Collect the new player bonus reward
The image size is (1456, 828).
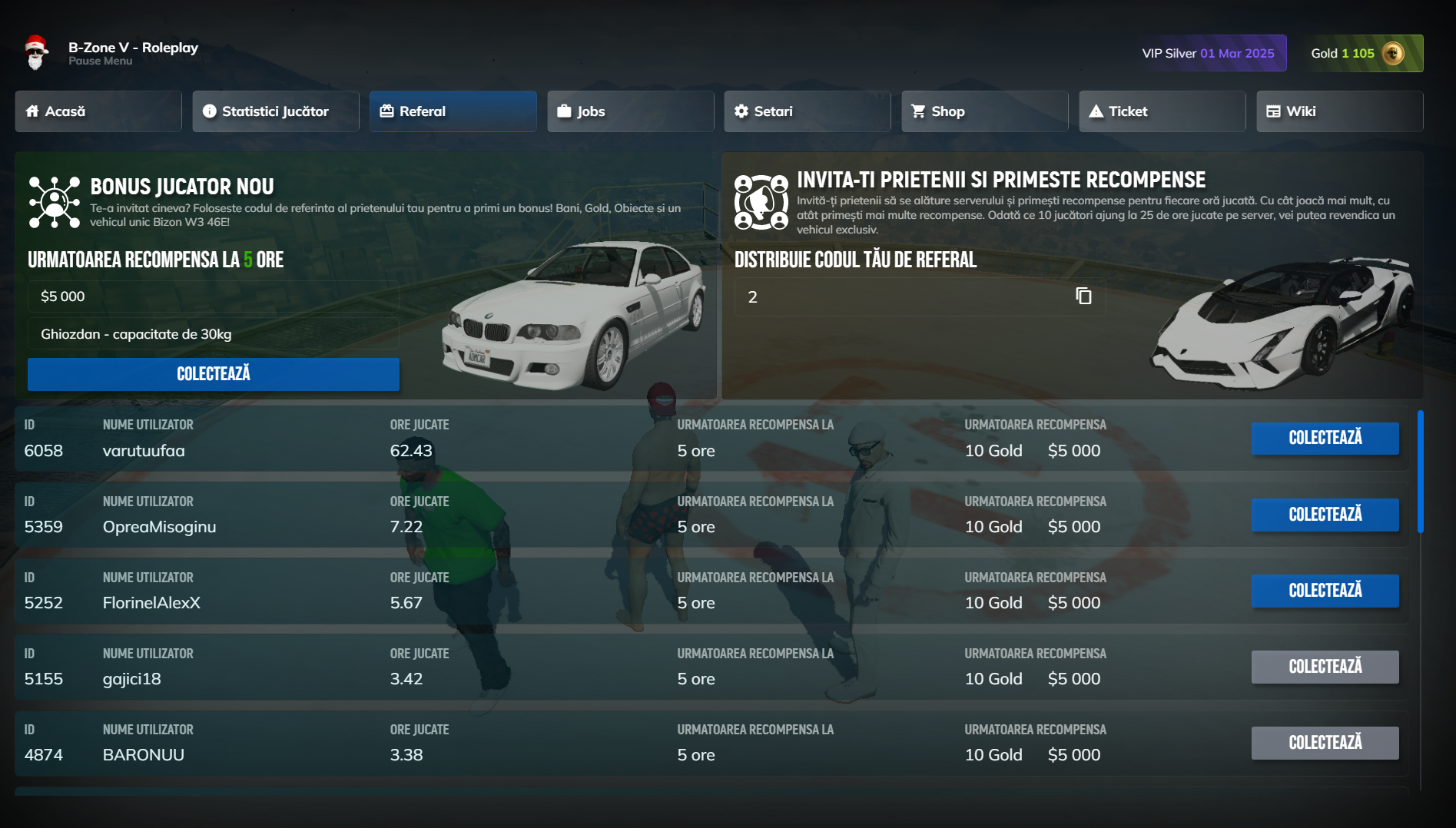[214, 374]
